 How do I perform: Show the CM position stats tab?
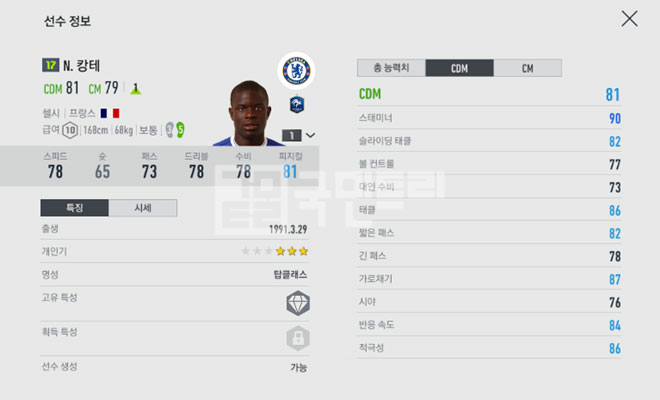(x=527, y=68)
